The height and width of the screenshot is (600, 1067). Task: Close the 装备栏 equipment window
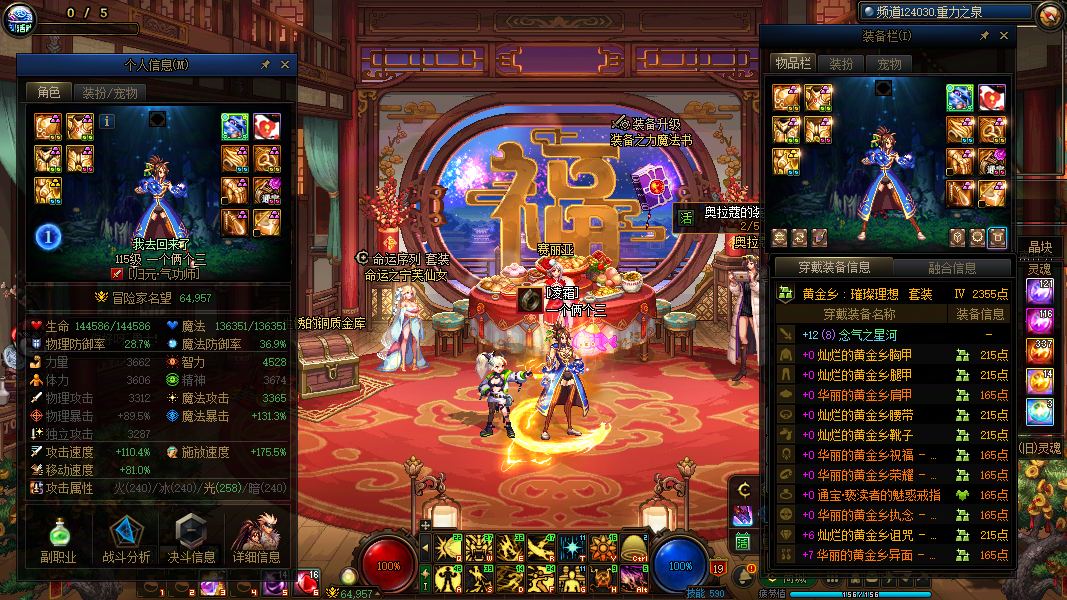(x=1004, y=35)
